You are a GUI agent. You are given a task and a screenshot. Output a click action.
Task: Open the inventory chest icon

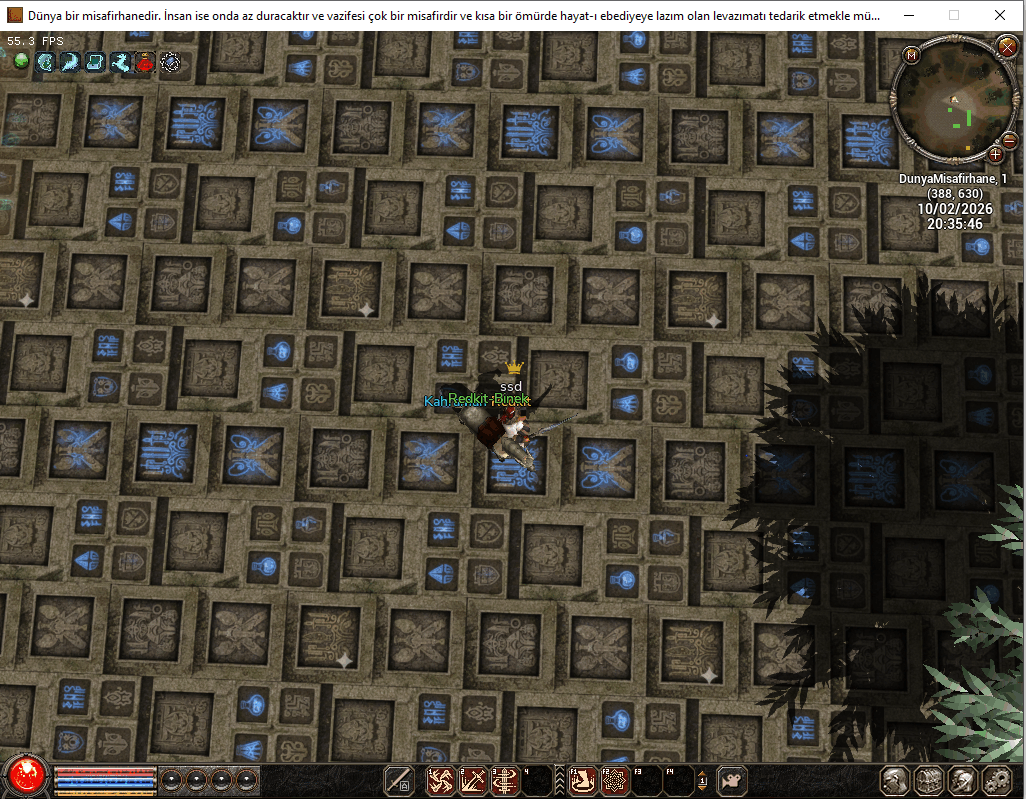tap(929, 780)
